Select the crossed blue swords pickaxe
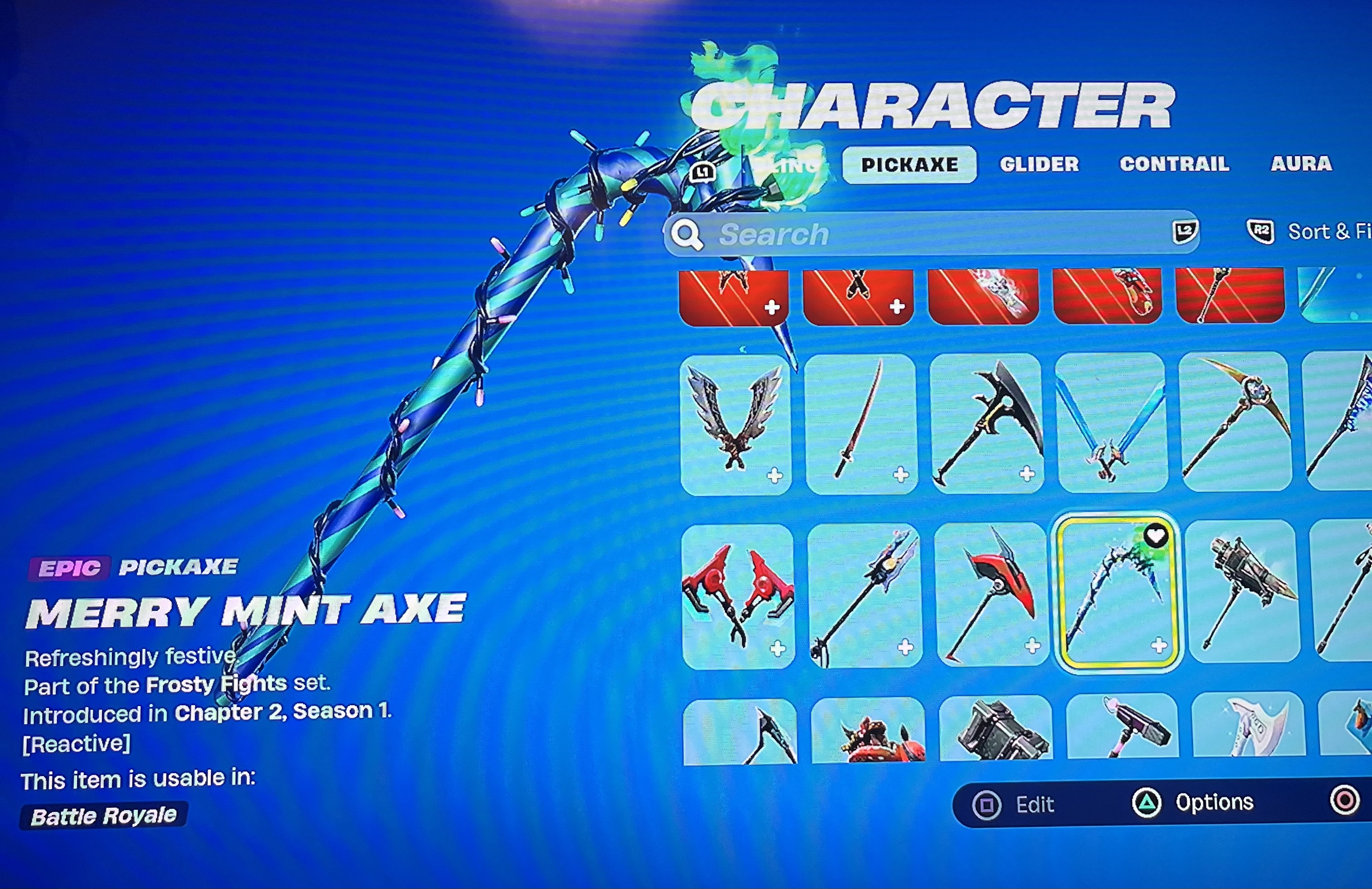 click(1112, 427)
